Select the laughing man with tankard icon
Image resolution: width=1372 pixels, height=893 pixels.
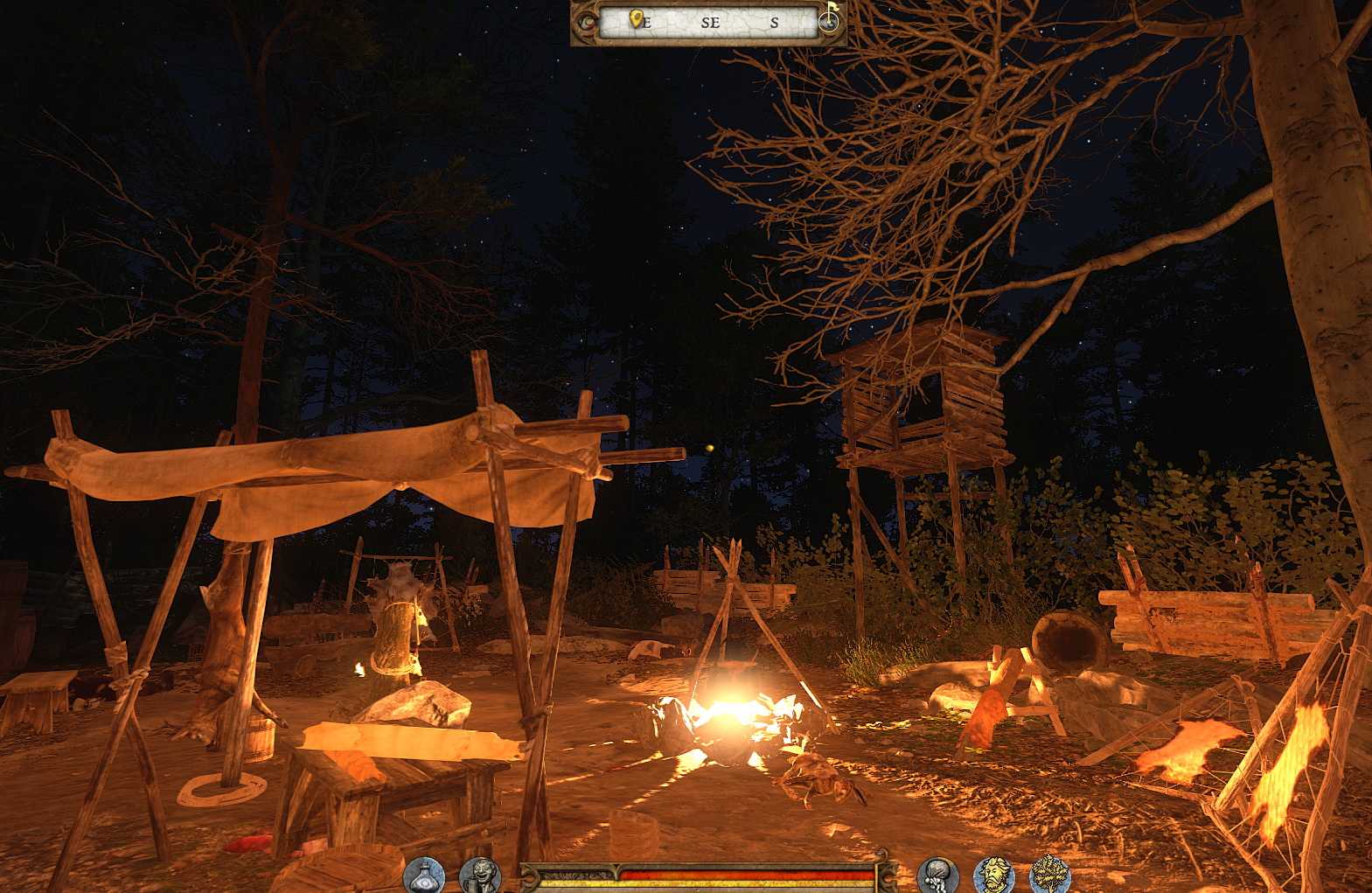(479, 875)
